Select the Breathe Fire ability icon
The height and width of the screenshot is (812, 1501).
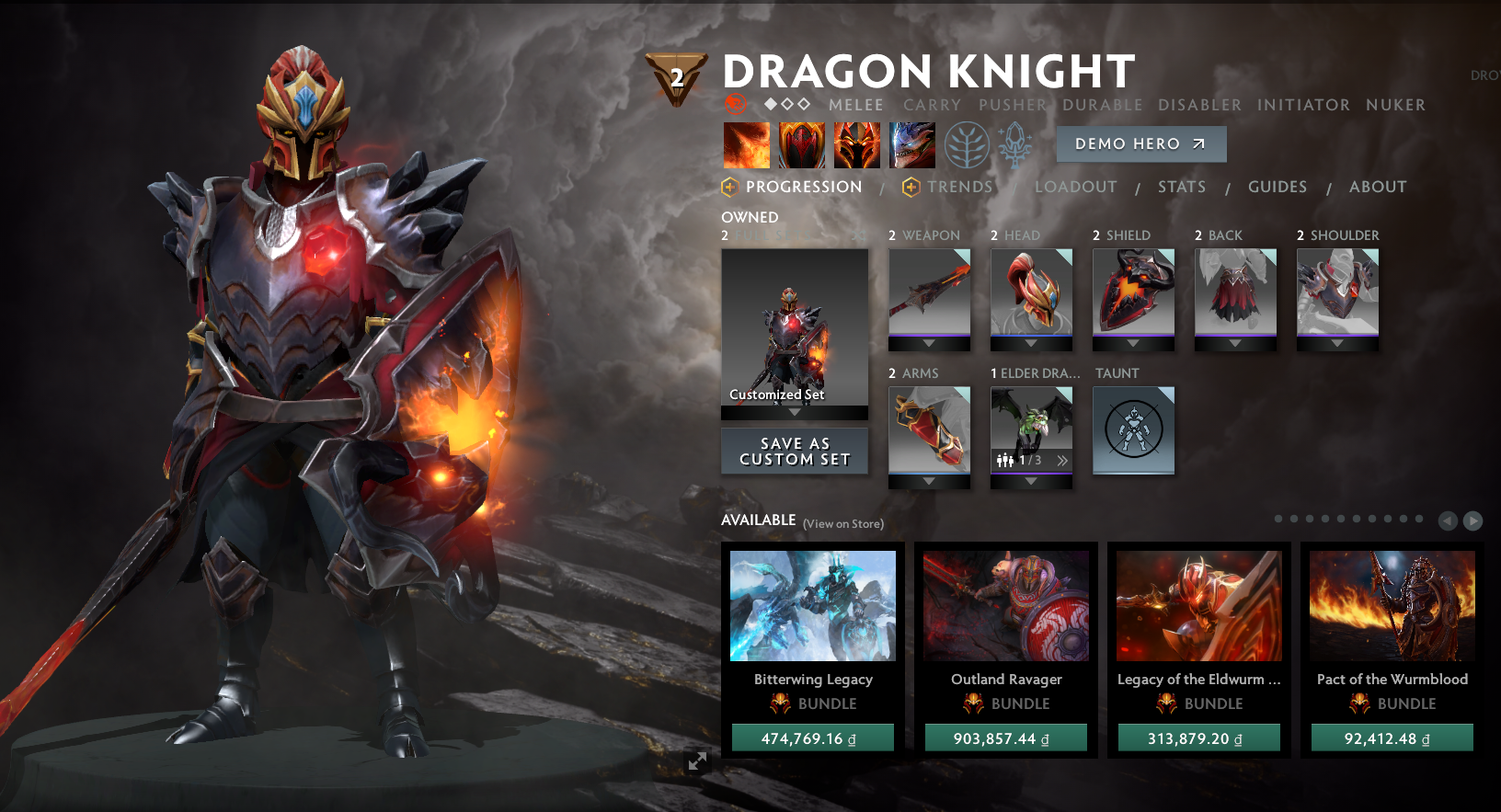pos(746,144)
